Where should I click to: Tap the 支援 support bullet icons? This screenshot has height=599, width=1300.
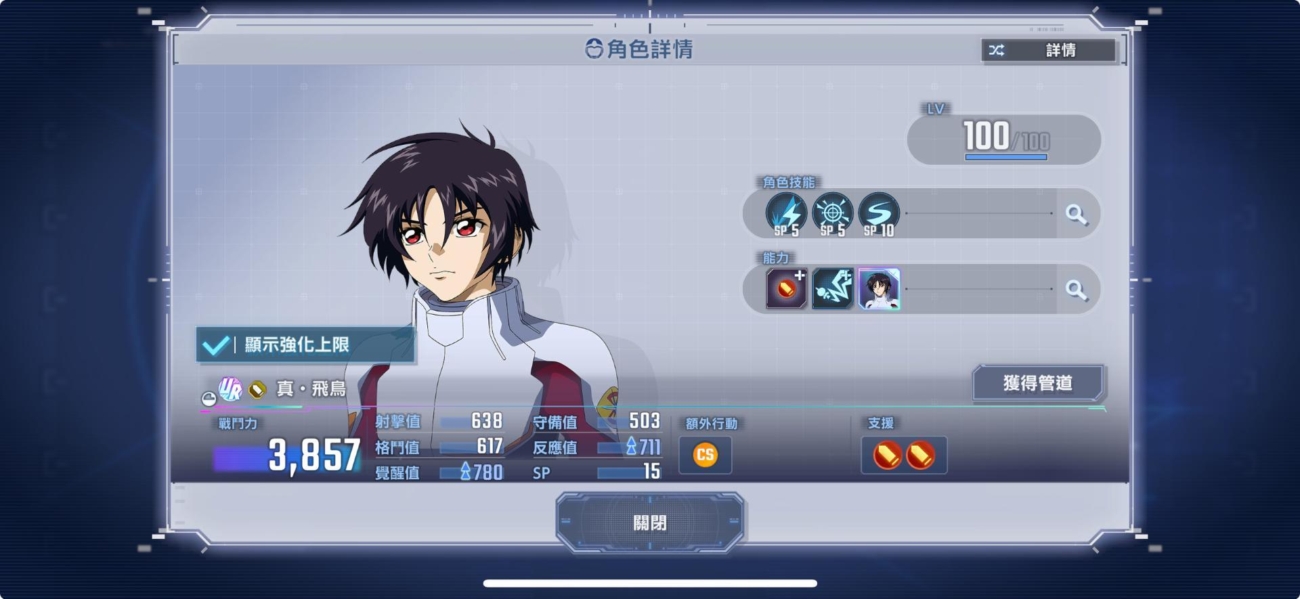[x=904, y=455]
